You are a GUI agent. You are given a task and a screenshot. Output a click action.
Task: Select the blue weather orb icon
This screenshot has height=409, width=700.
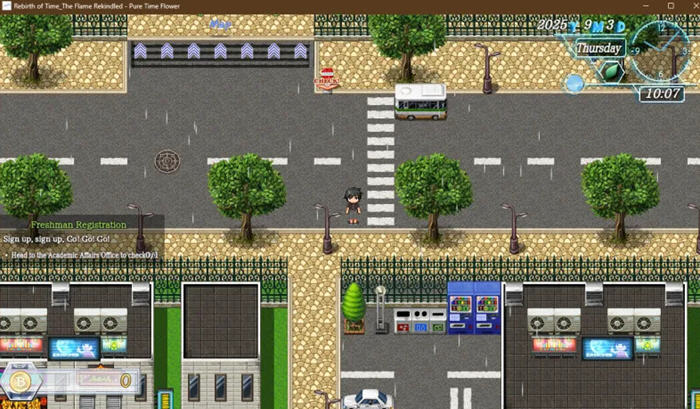pyautogui.click(x=574, y=83)
